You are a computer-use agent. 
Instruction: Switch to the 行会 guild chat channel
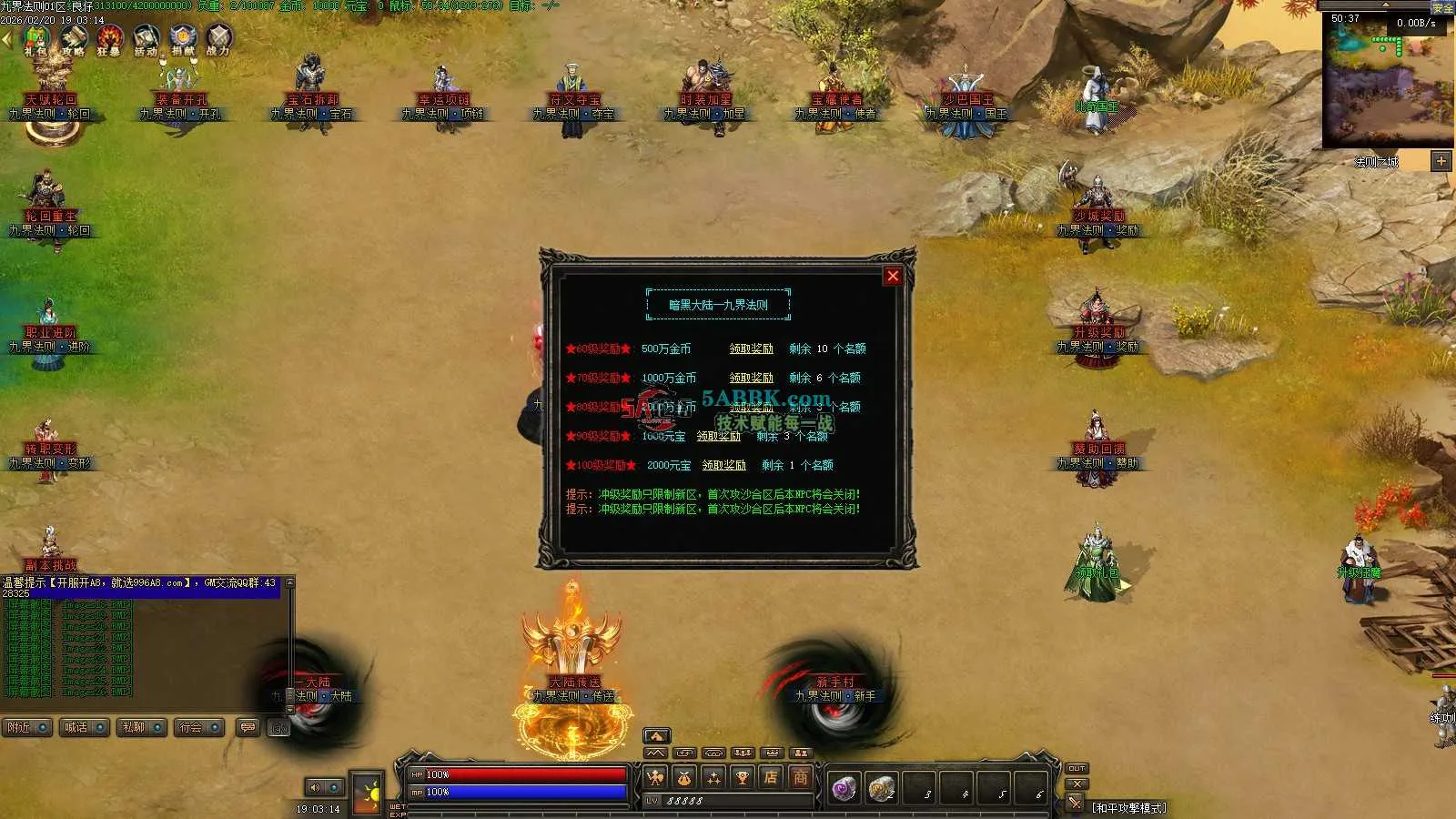(198, 728)
